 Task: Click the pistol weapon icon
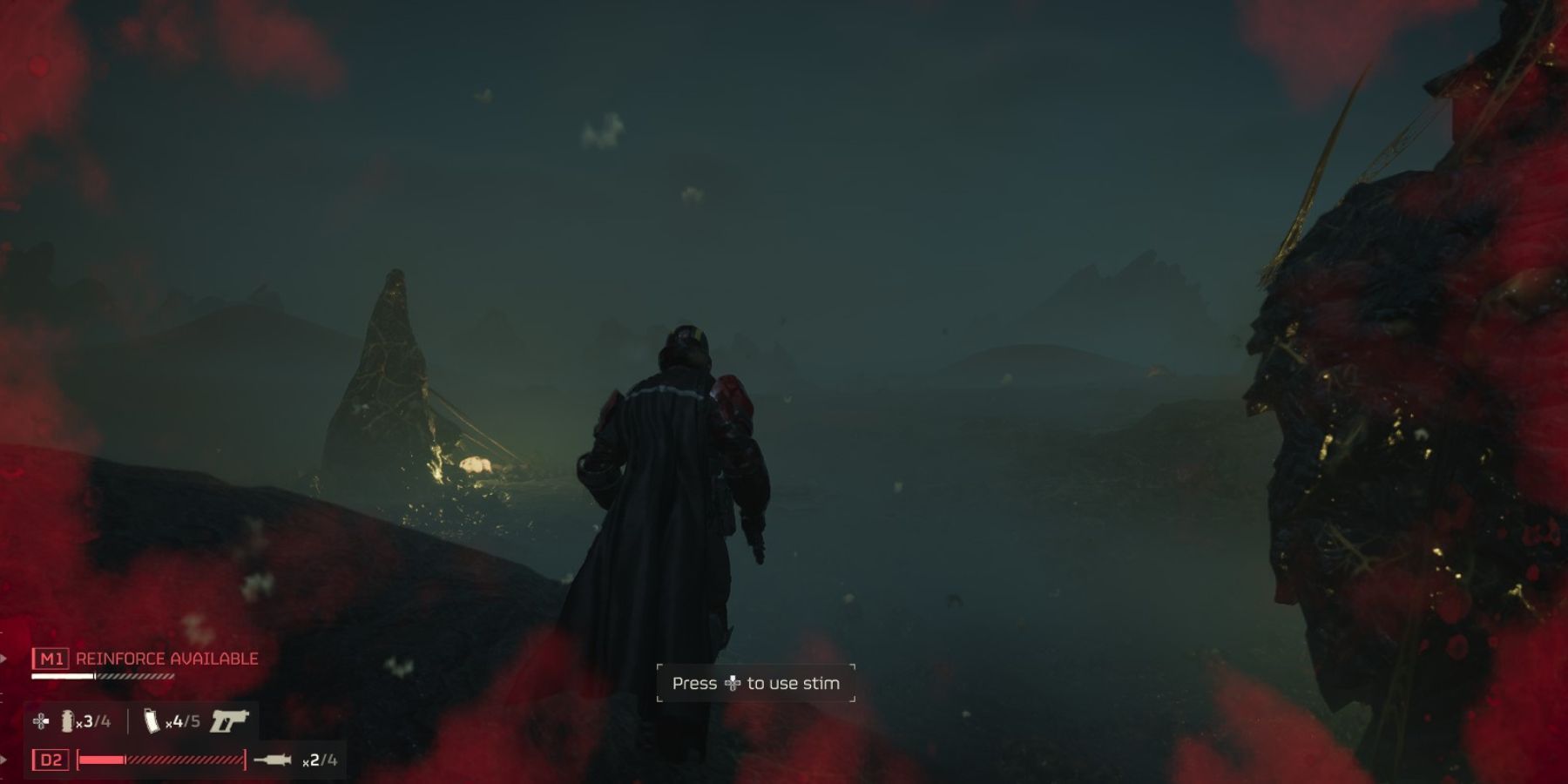229,720
